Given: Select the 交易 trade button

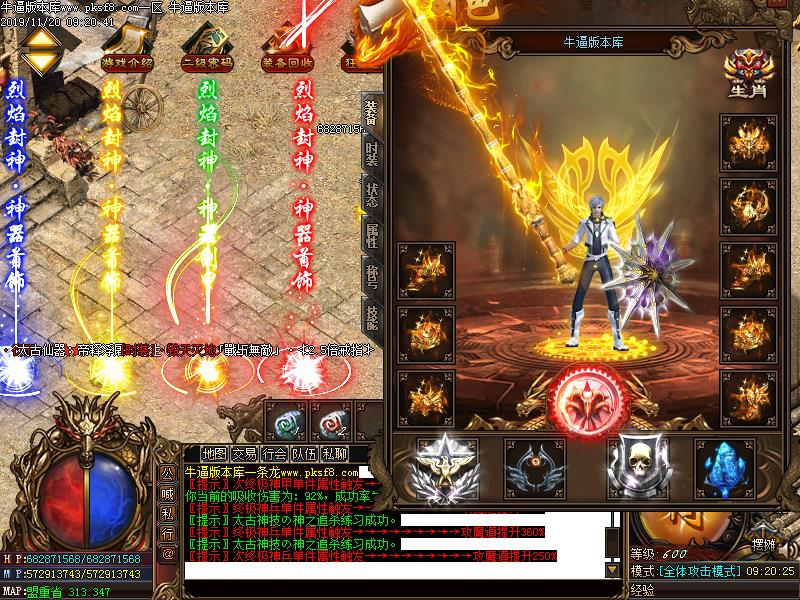Looking at the screenshot, I should (245, 453).
